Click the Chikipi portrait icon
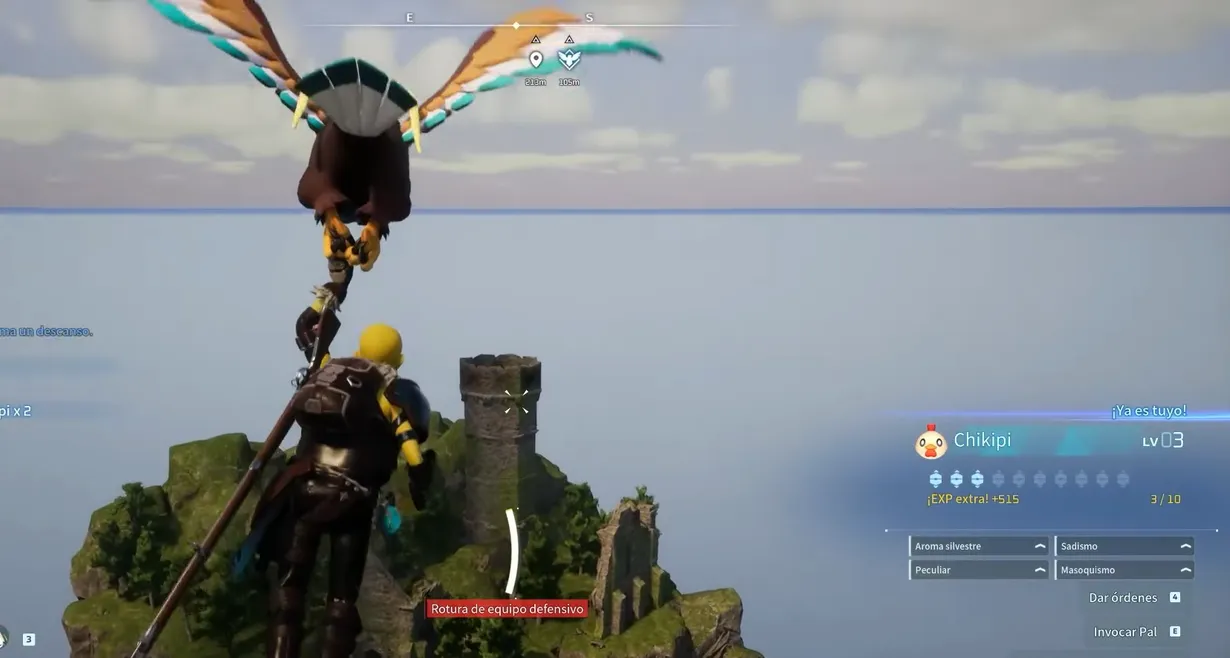 pyautogui.click(x=931, y=442)
